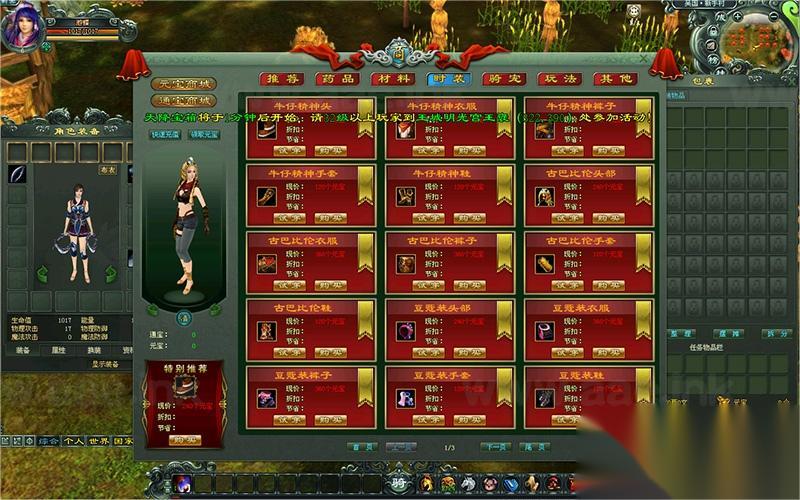Switch to the 通宝商城 store
This screenshot has height=500, width=800.
(x=185, y=101)
